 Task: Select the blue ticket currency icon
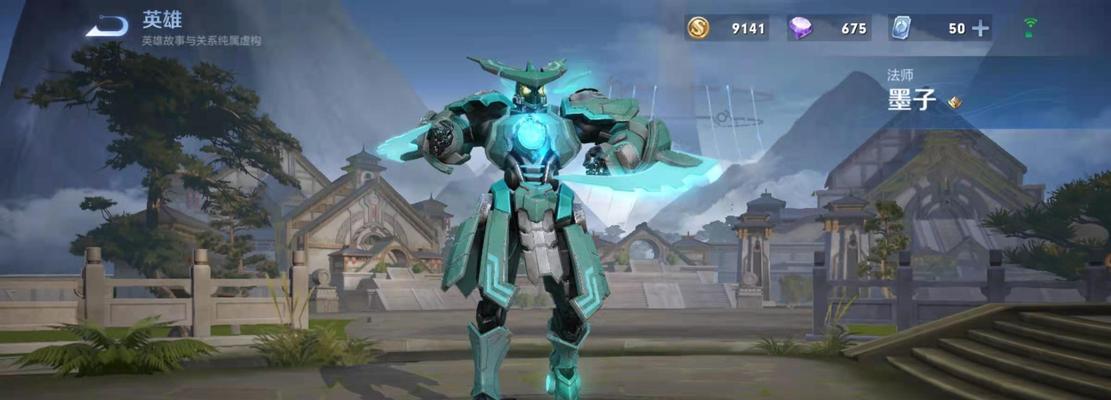[901, 28]
